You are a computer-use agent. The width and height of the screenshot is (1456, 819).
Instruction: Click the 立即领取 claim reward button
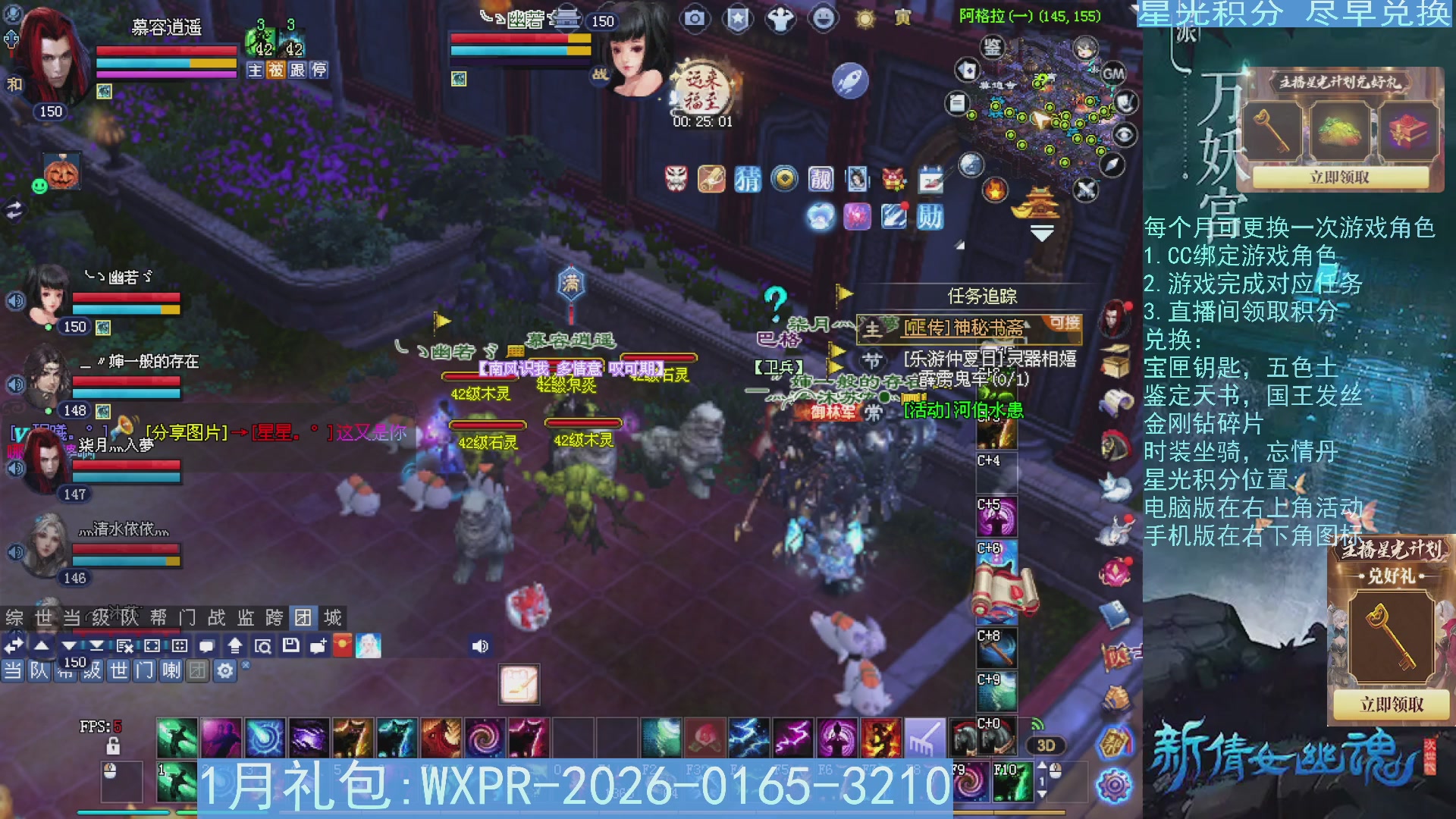[1341, 177]
